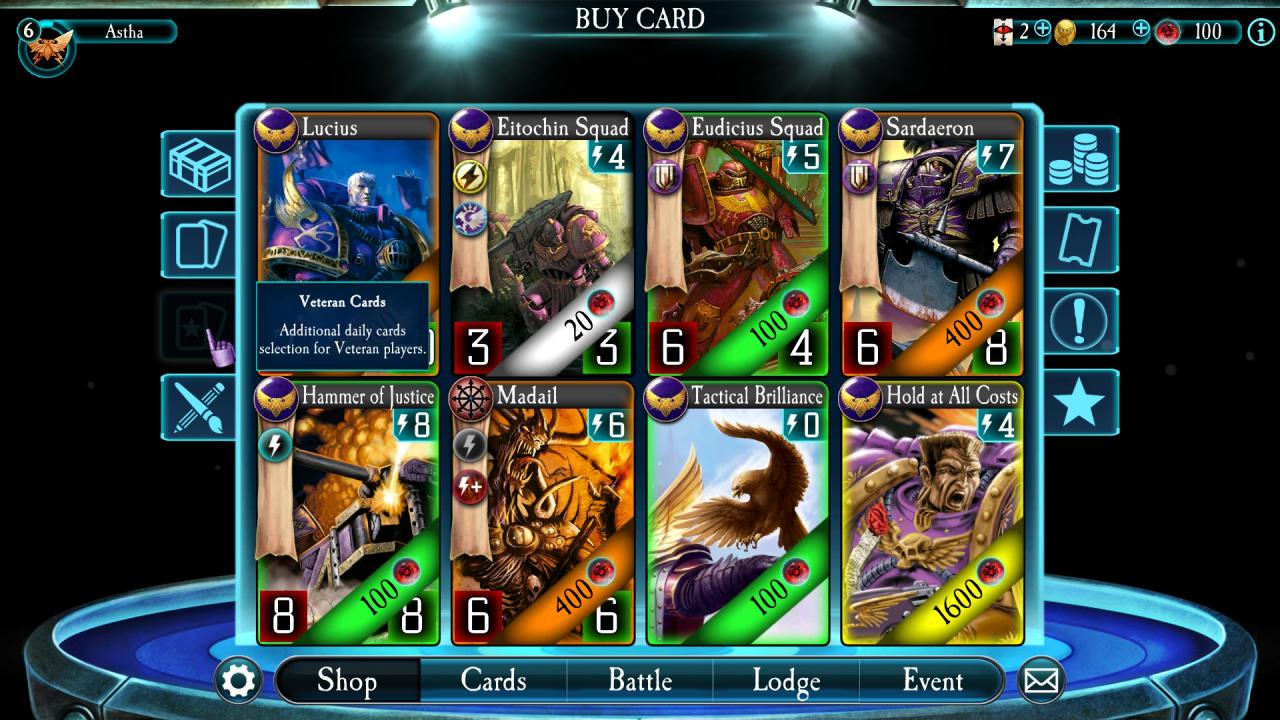The width and height of the screenshot is (1280, 720).
Task: Open the star favorites category
Action: [x=1080, y=403]
